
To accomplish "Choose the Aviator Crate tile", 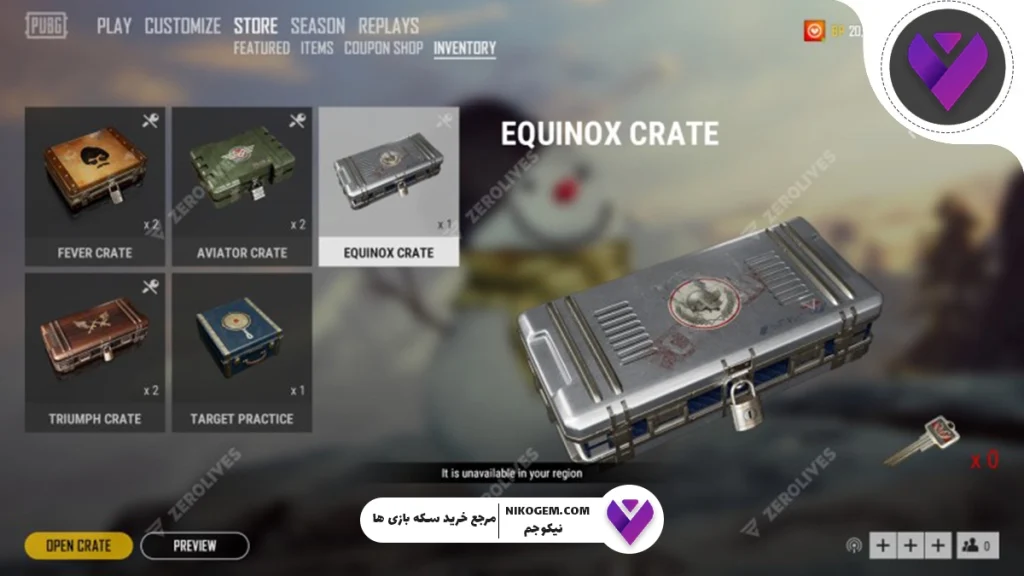I will coord(242,186).
